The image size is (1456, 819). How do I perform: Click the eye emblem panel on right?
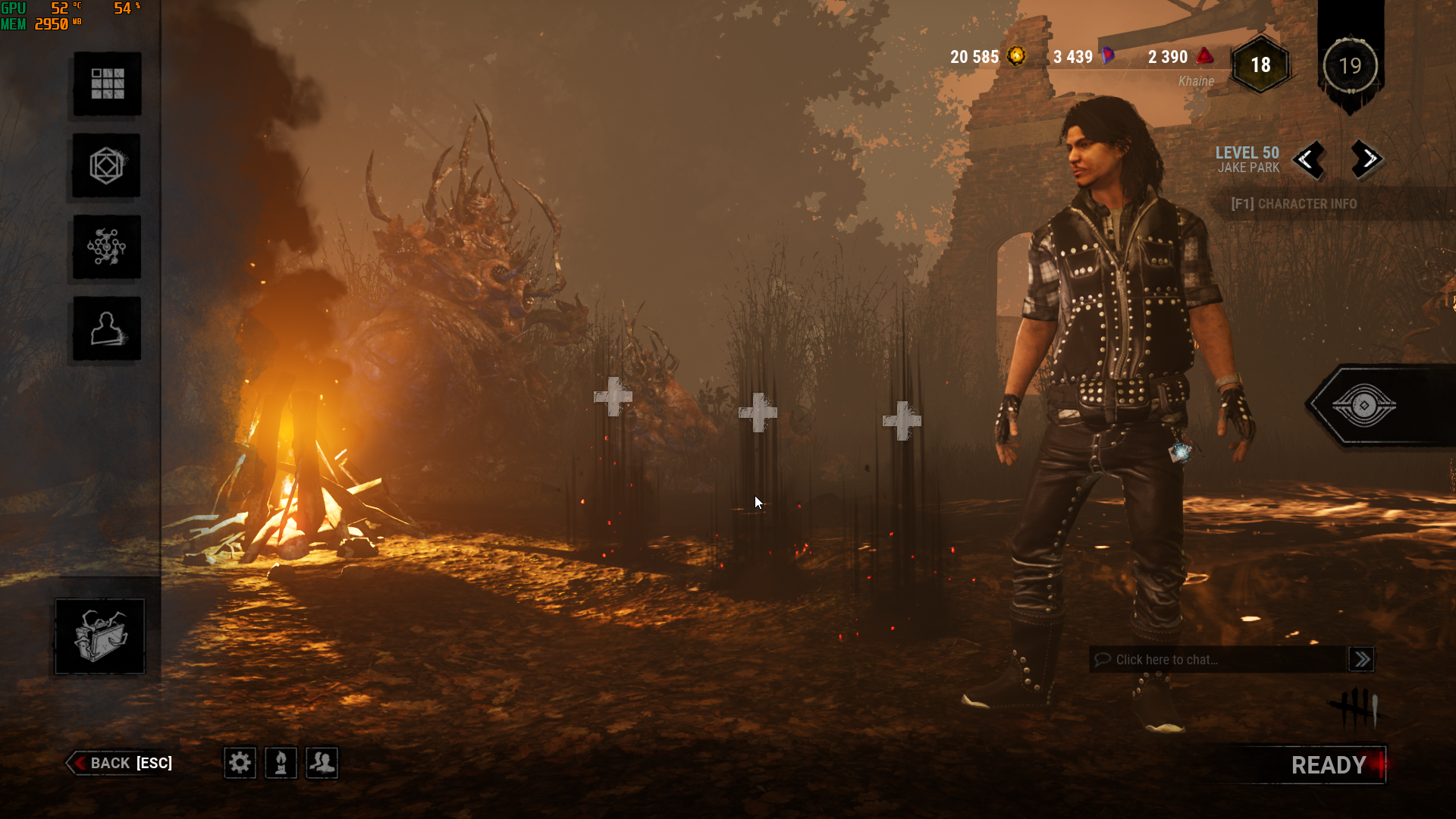(1363, 406)
